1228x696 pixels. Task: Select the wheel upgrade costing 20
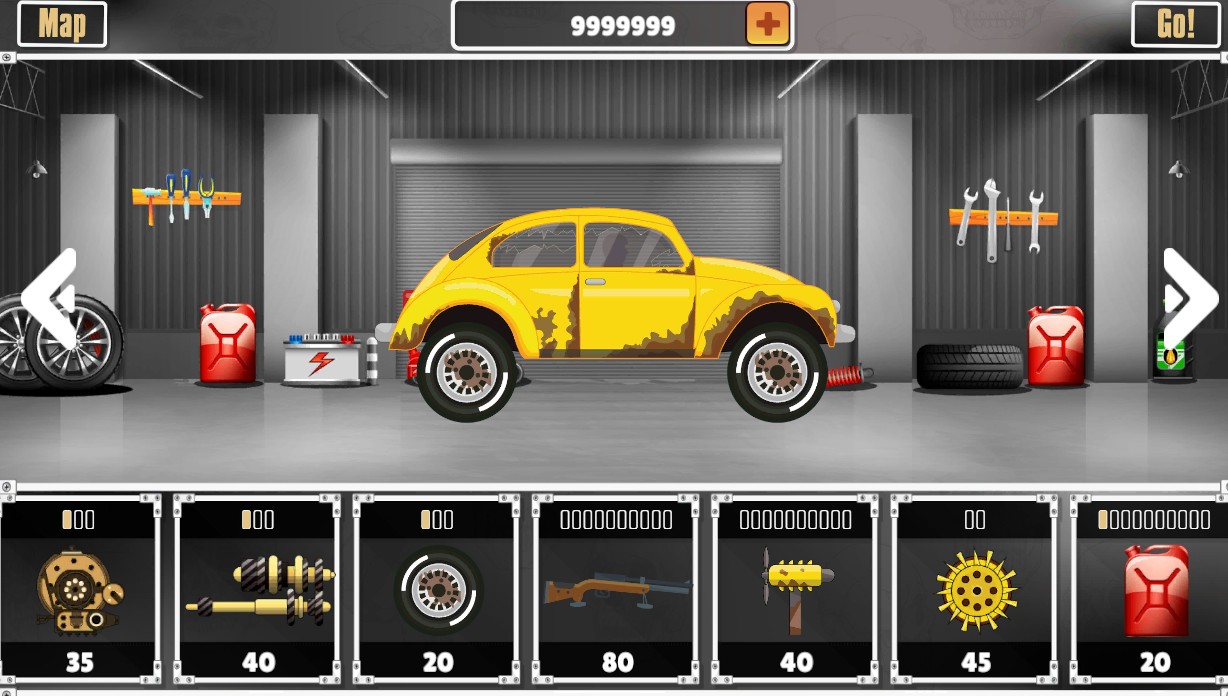click(x=437, y=590)
